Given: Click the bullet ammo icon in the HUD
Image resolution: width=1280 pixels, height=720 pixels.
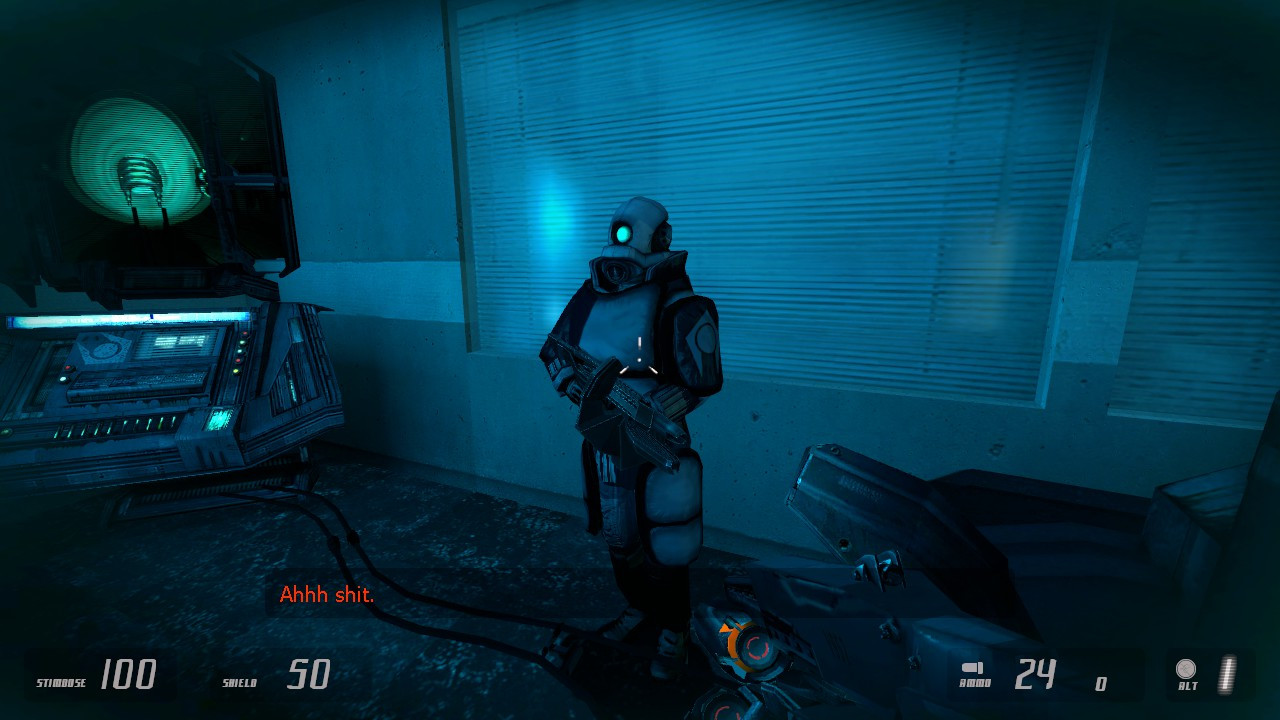Looking at the screenshot, I should 972,667.
